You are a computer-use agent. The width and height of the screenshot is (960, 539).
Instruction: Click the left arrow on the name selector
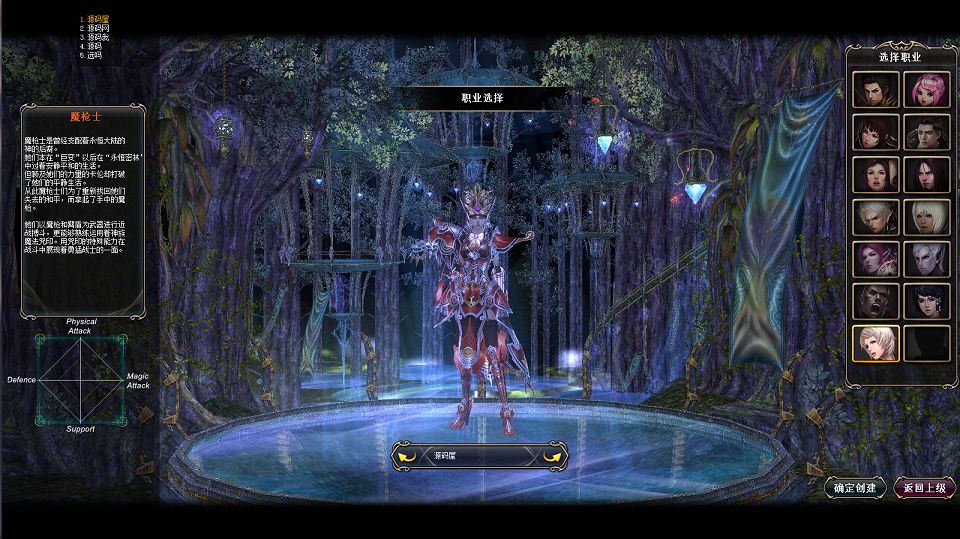pos(408,456)
